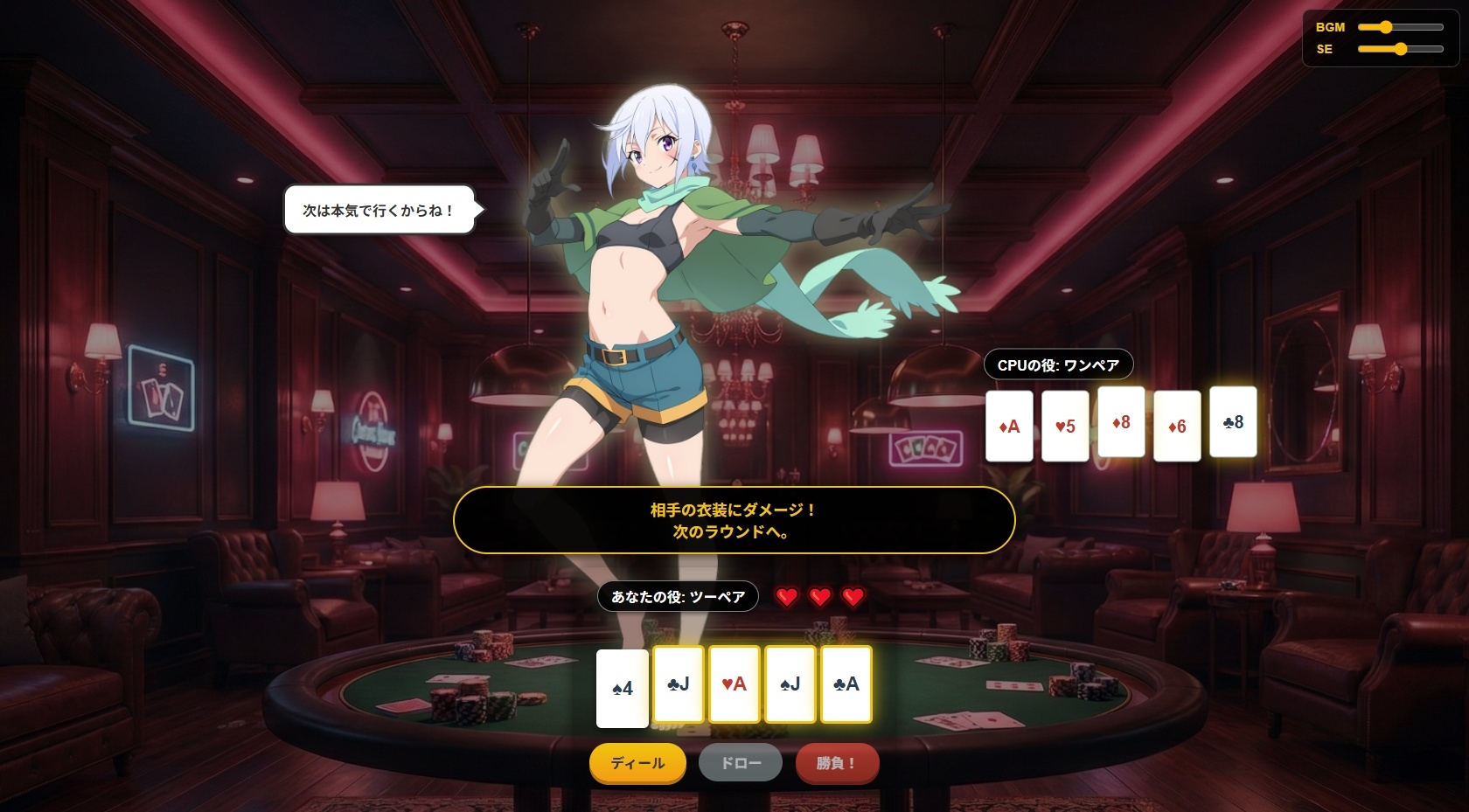Select the 4 of spades card
This screenshot has width=1469, height=812.
pos(622,689)
